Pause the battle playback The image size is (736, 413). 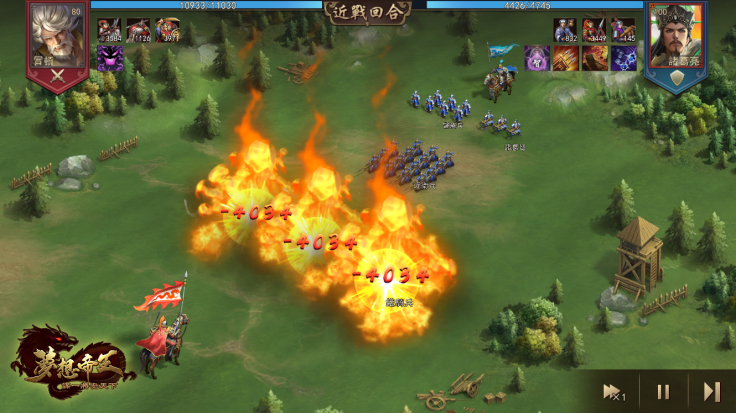(663, 391)
